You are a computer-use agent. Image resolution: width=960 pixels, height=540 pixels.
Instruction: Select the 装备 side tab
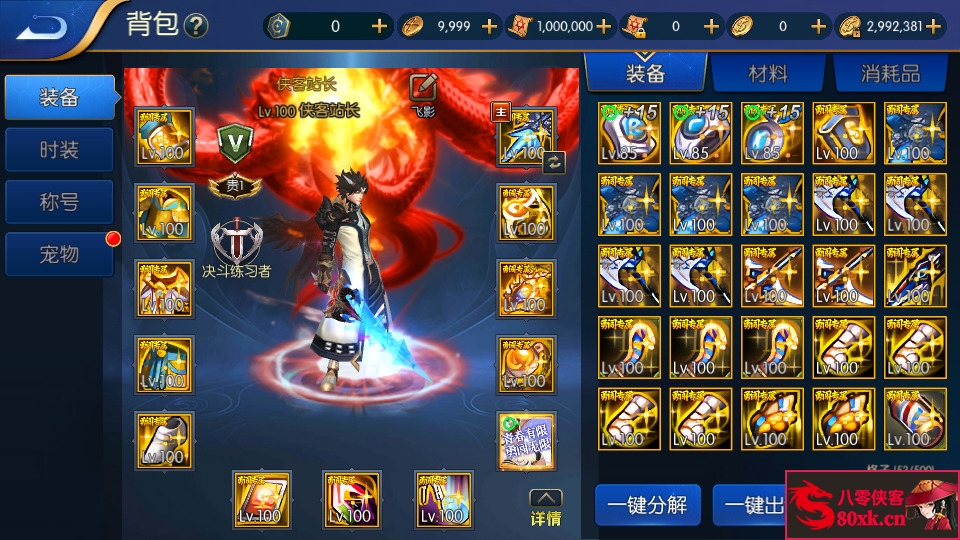click(x=58, y=97)
